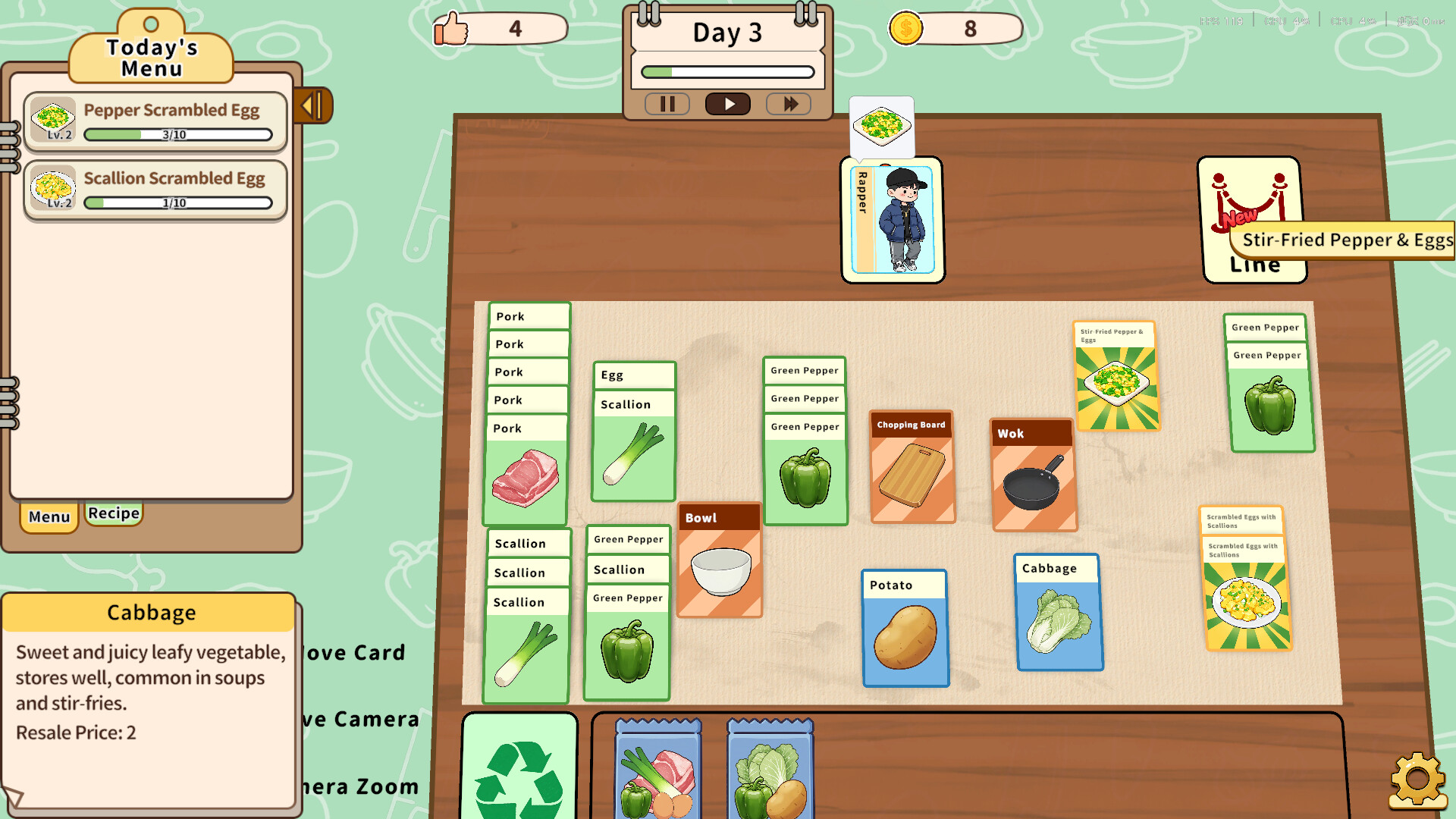The height and width of the screenshot is (819, 1456).
Task: Switch to the Menu tab
Action: [48, 517]
